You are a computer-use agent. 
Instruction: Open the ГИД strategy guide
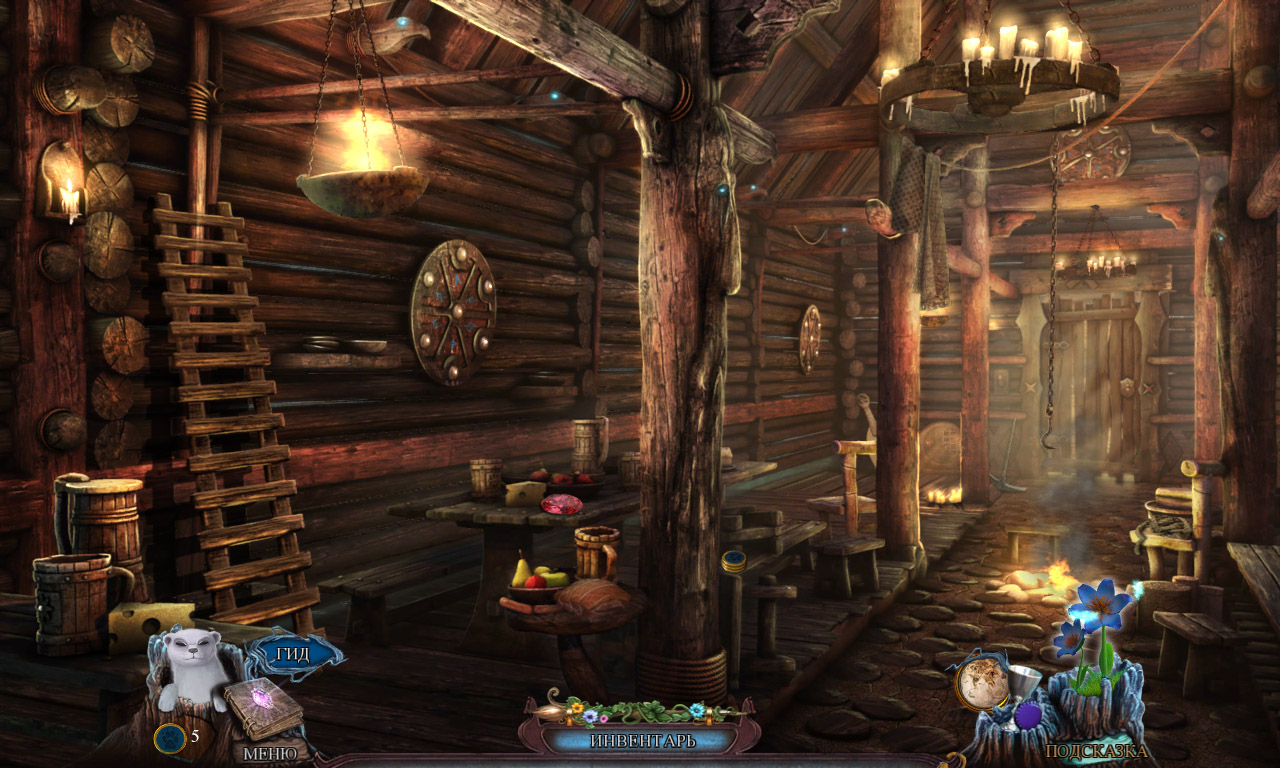pos(293,655)
